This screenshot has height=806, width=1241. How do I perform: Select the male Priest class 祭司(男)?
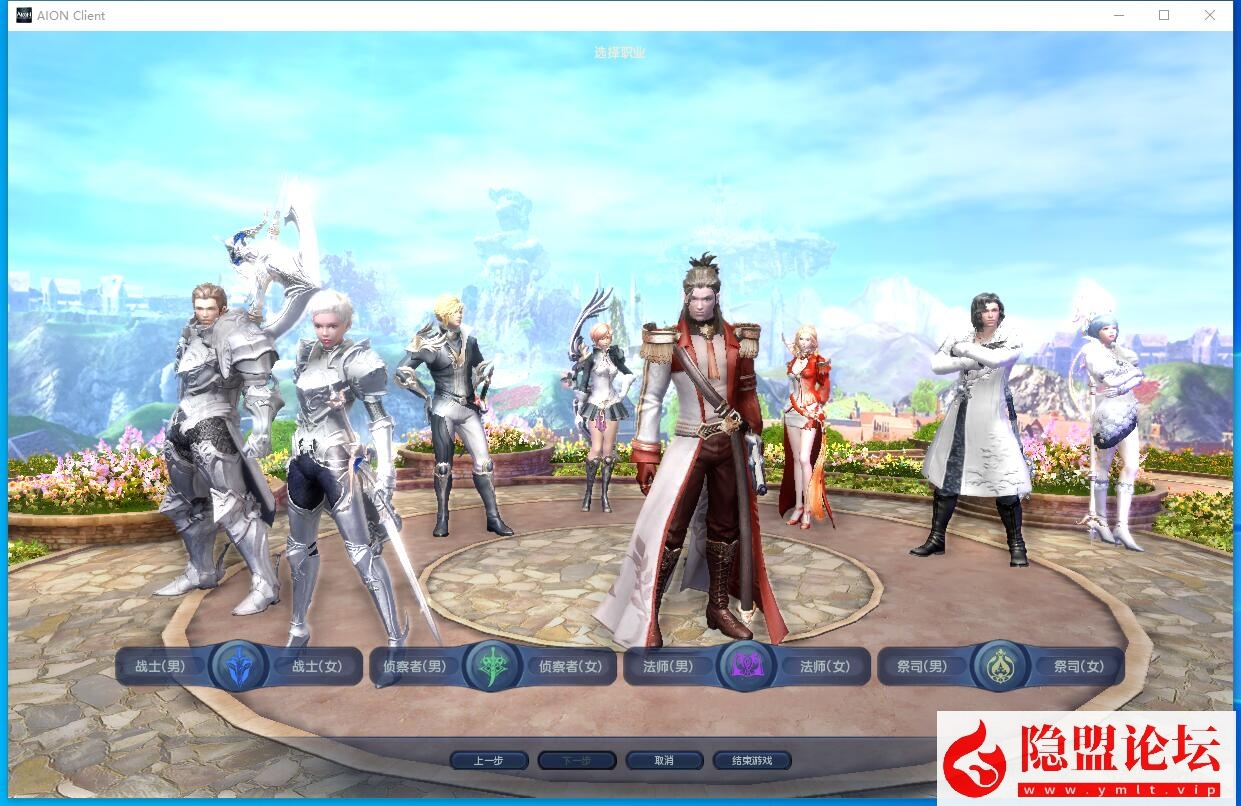click(922, 666)
